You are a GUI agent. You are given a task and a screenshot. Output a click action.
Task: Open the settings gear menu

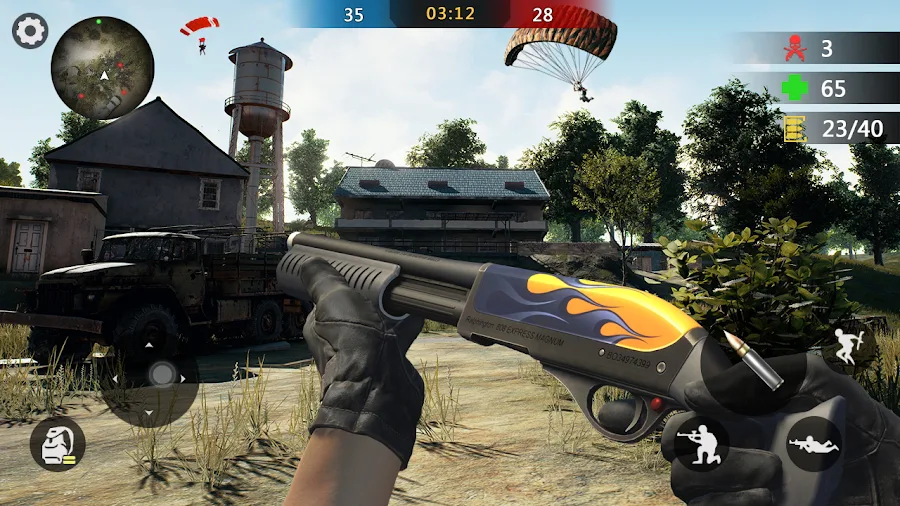[x=30, y=31]
